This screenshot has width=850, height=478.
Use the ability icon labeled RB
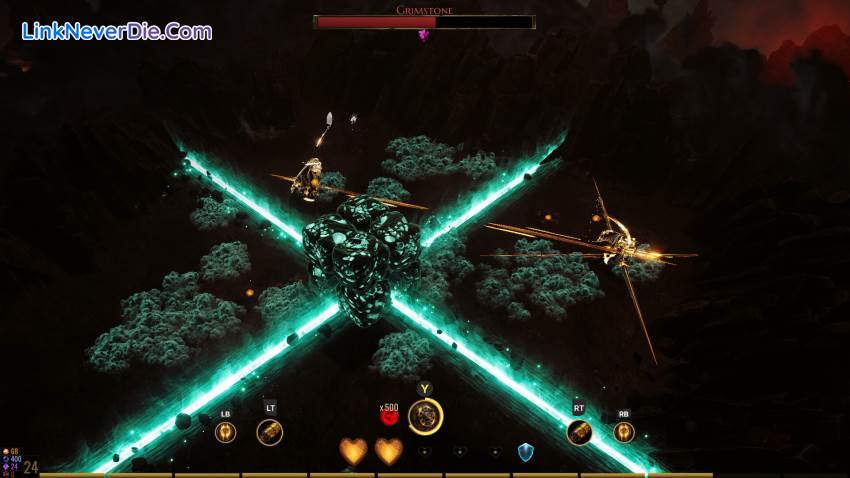[624, 432]
